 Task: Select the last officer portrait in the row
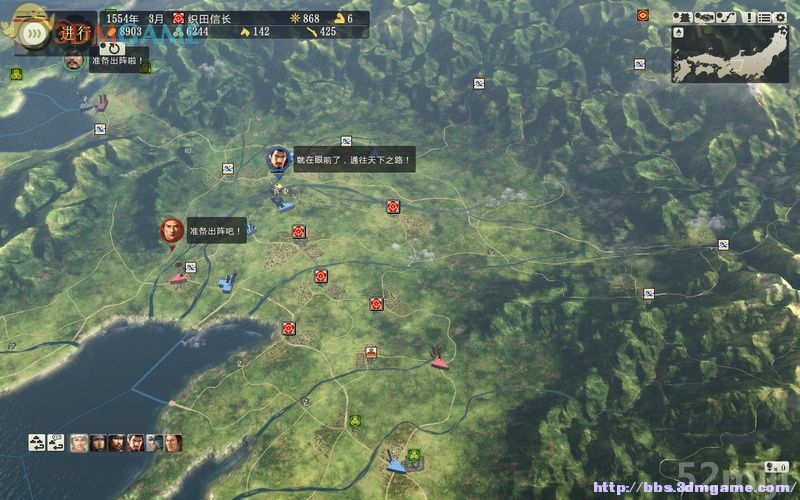coord(173,441)
